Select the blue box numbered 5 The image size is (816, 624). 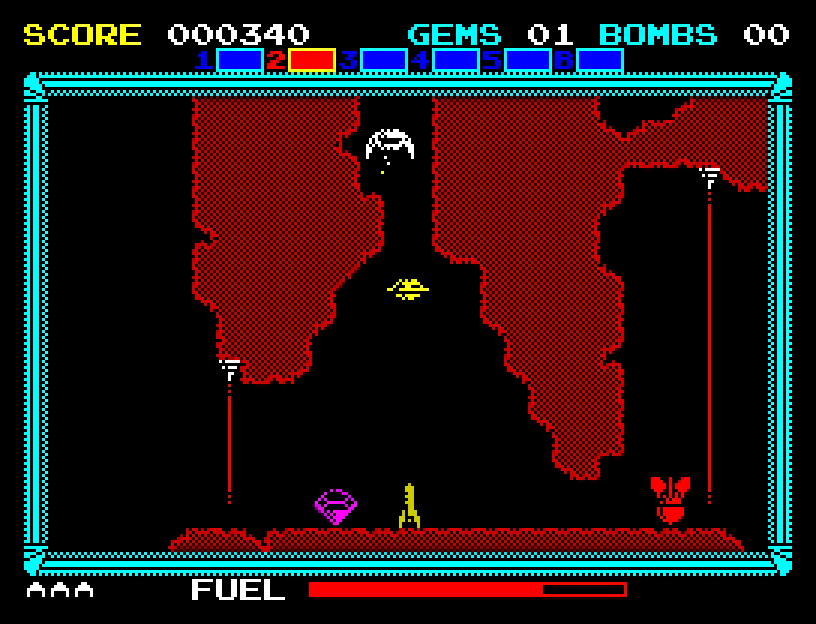(x=527, y=60)
